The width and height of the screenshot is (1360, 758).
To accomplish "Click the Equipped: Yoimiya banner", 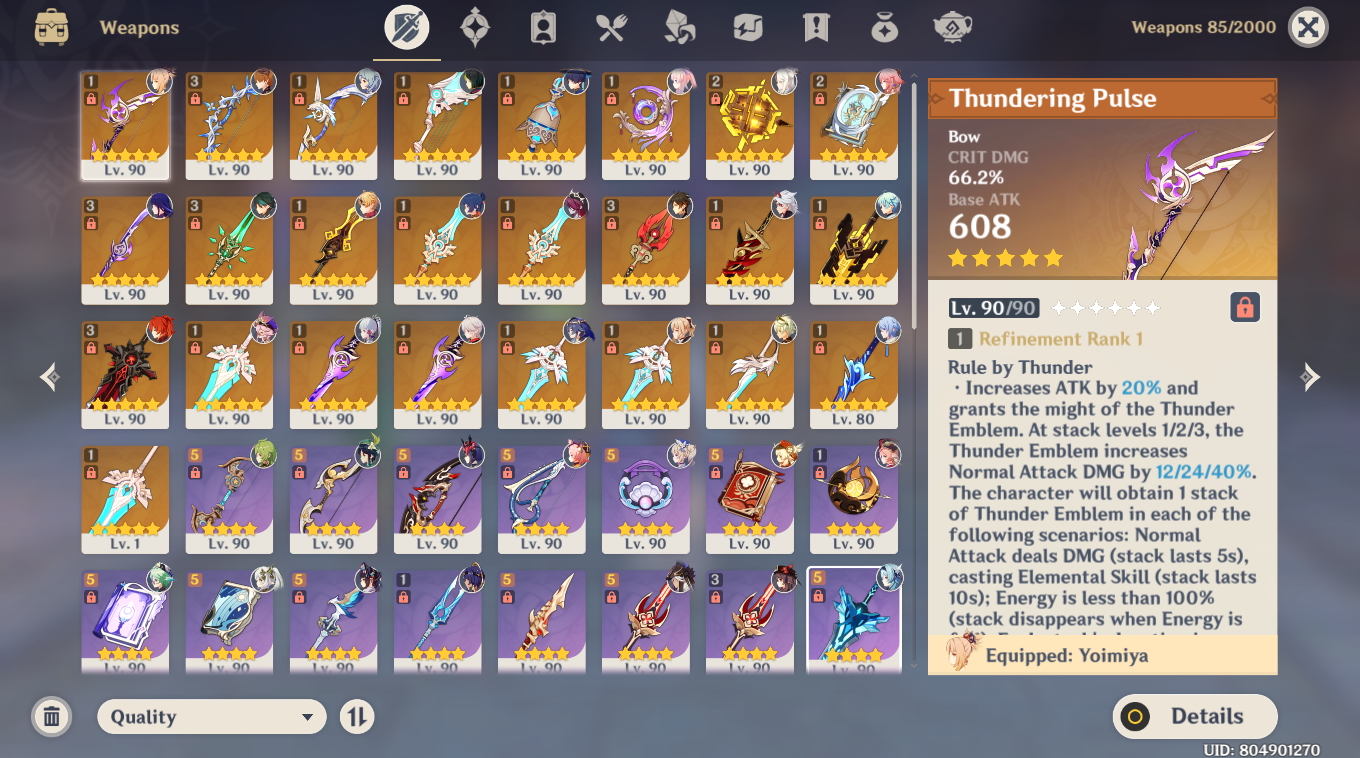I will pyautogui.click(x=1100, y=655).
